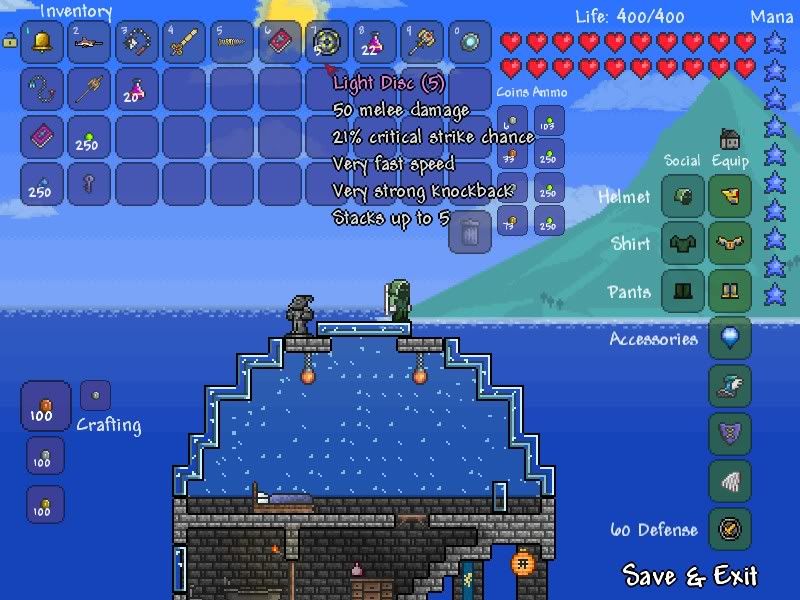Toggle the hotbar padlock icon
The image size is (800, 600).
click(10, 41)
